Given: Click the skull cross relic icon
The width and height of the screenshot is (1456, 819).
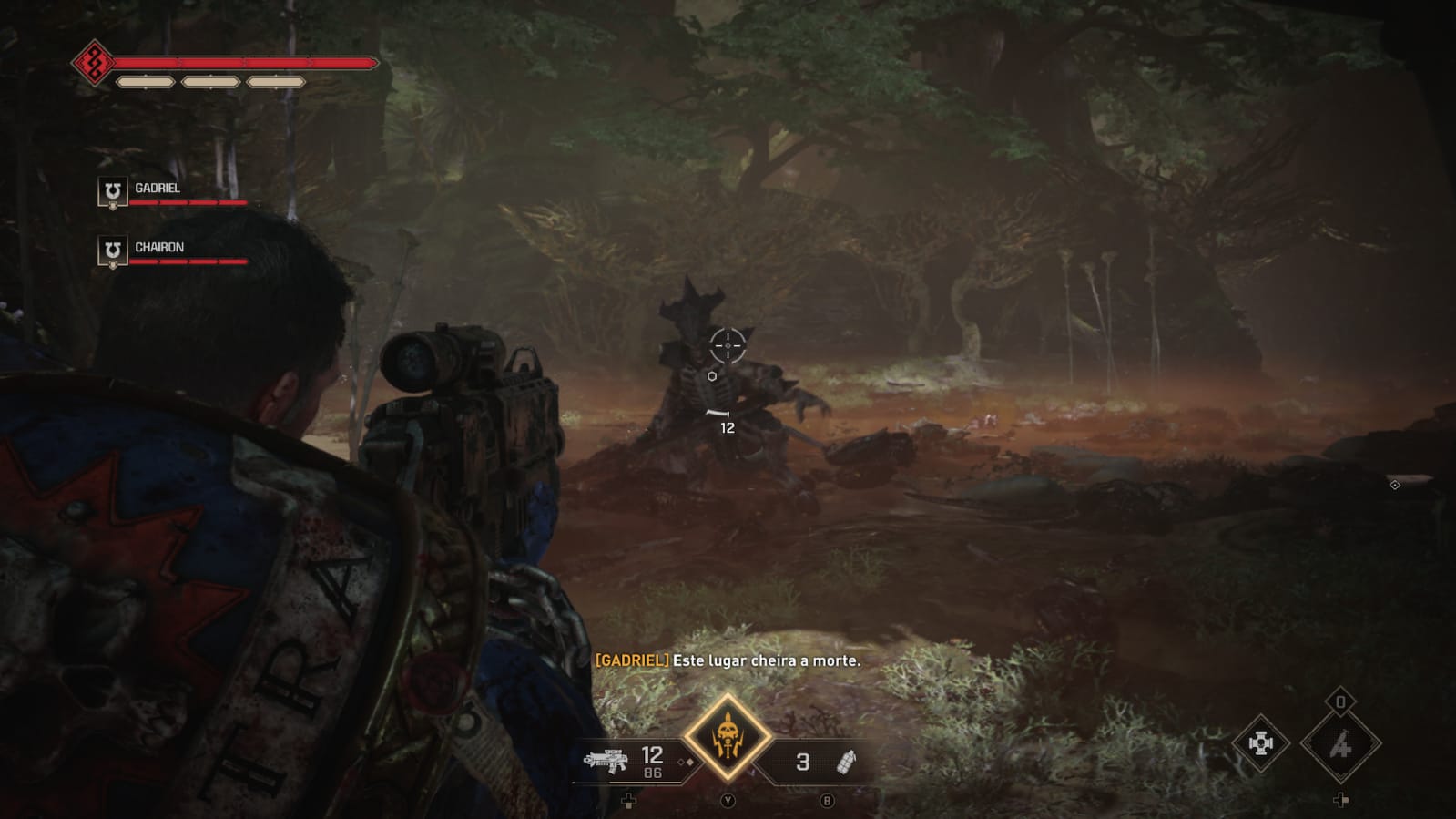Looking at the screenshot, I should (x=1260, y=744).
